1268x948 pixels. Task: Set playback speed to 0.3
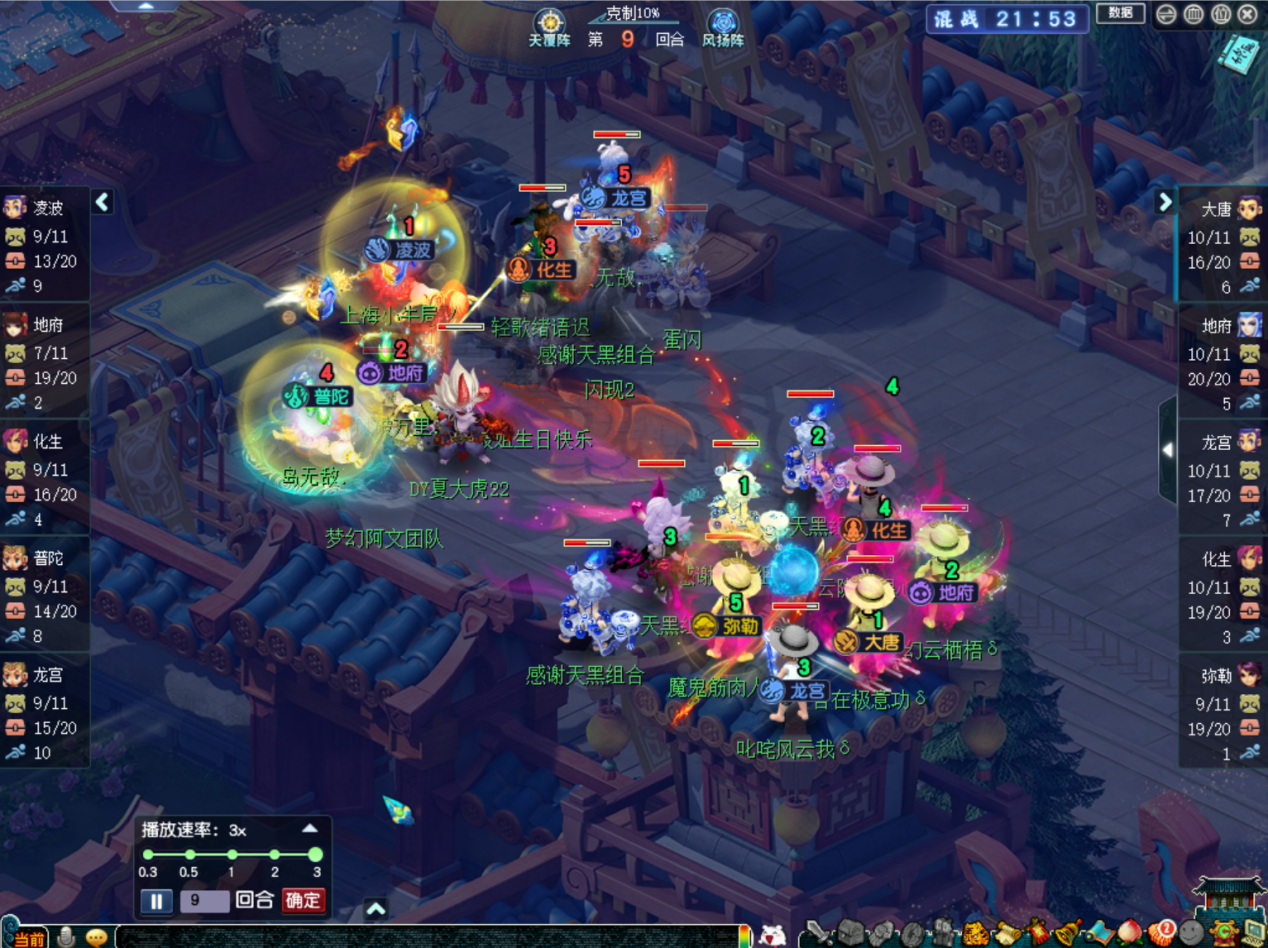pos(148,855)
